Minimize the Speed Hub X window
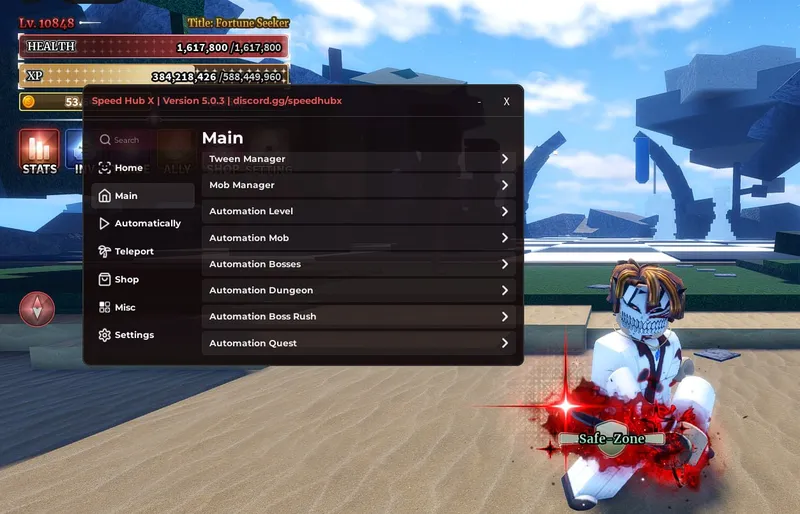Viewport: 800px width, 514px height. [480, 101]
